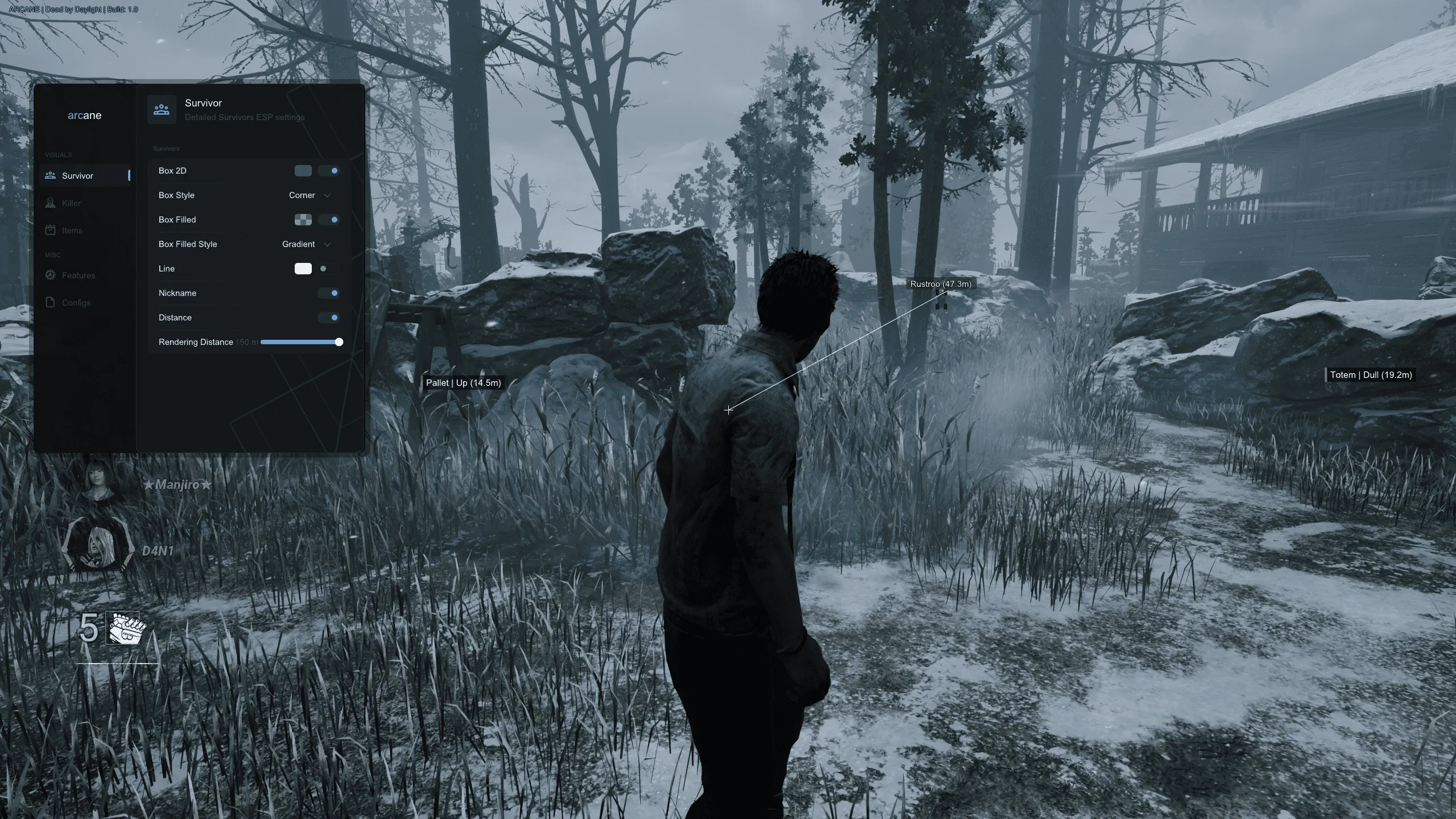
Task: Change Box Filled Style from Gradient
Action: coord(306,244)
